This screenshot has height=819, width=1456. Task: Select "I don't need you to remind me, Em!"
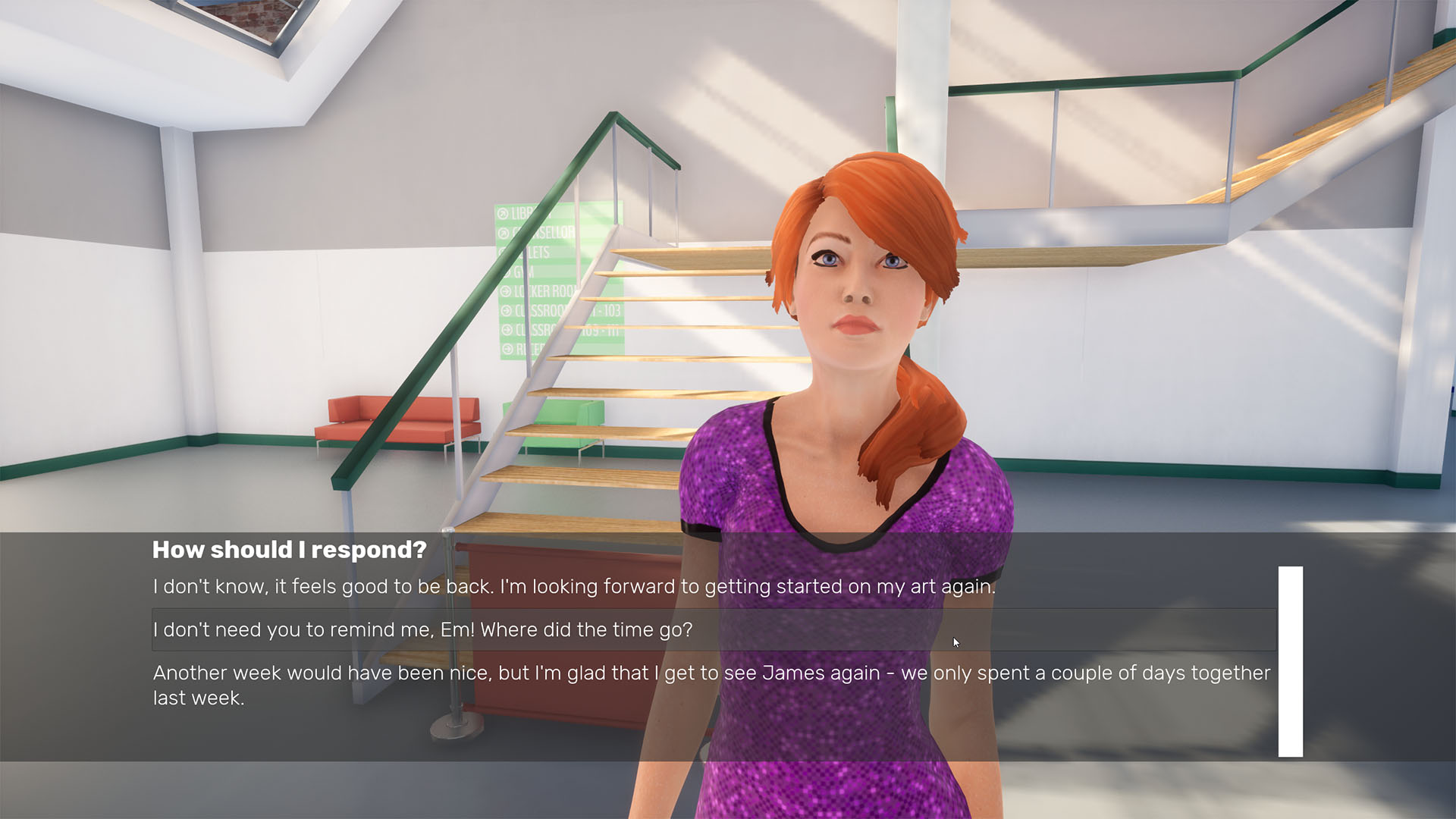coord(422,630)
